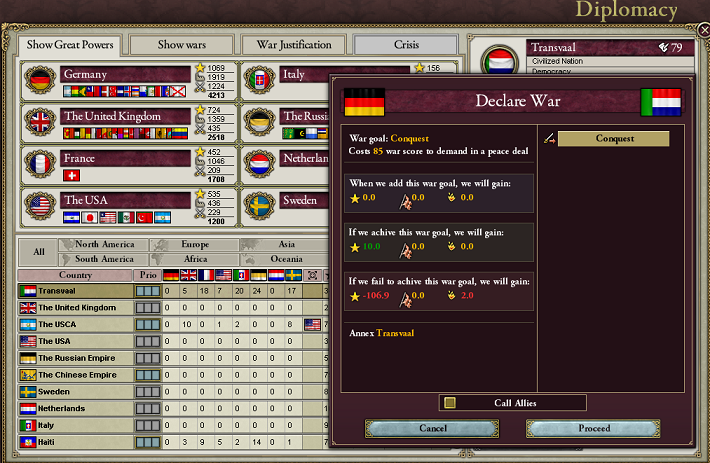Select Germany in great powers list

tap(126, 74)
